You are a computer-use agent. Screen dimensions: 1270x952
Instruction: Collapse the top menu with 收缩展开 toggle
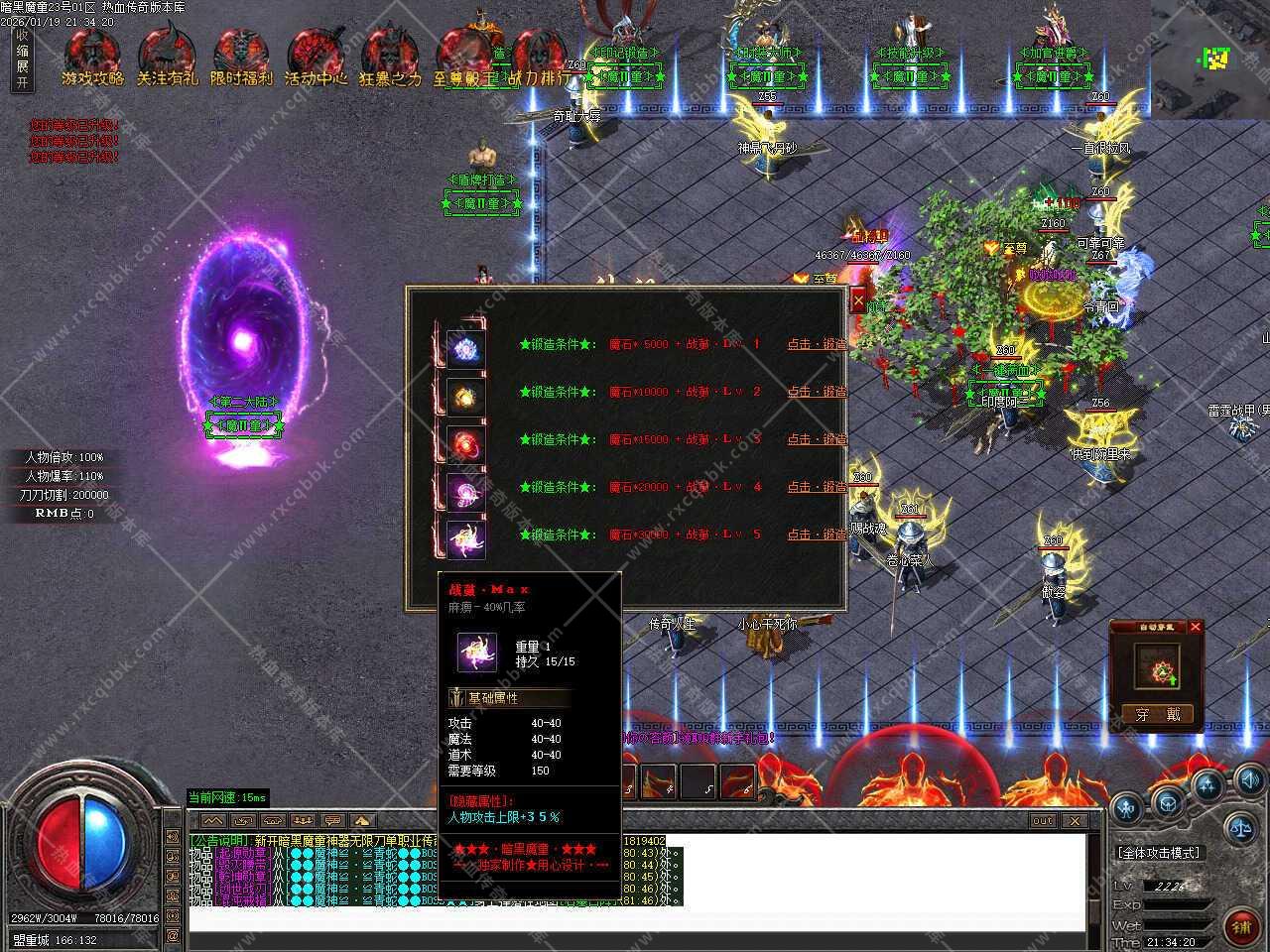[22, 59]
